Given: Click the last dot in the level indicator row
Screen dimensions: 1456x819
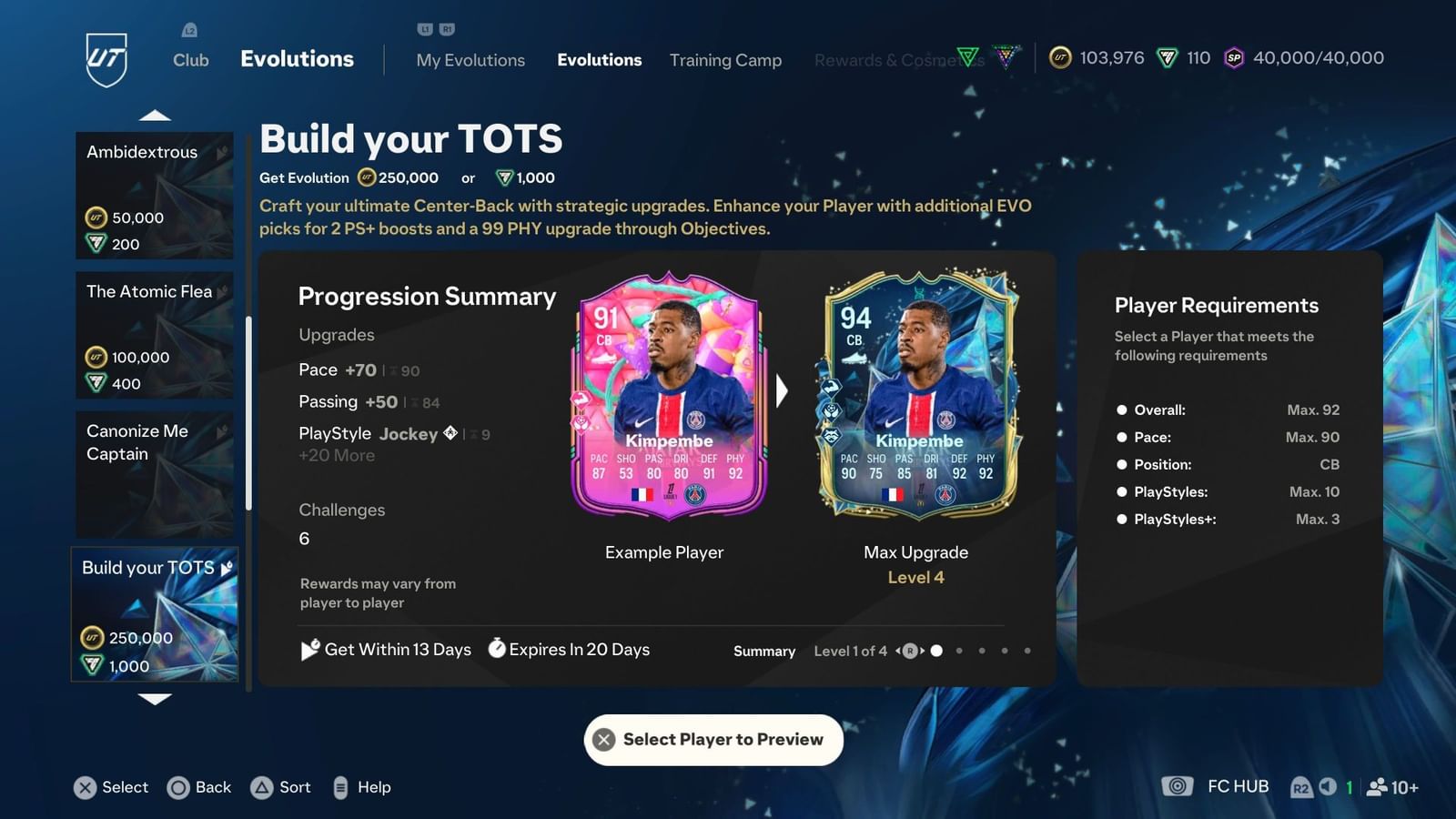Looking at the screenshot, I should pos(1027,651).
